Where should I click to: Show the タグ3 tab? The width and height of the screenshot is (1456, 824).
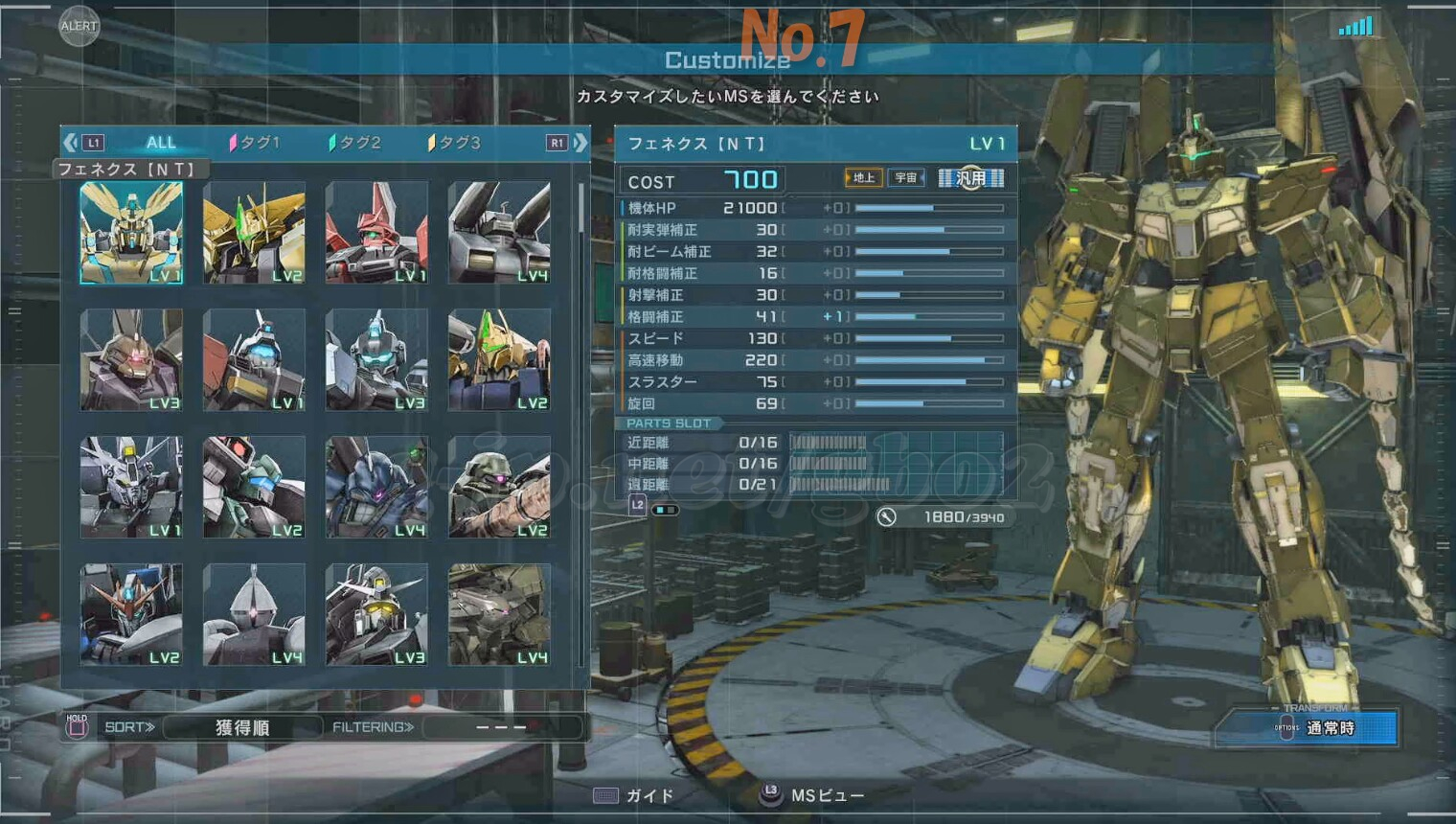coord(455,143)
